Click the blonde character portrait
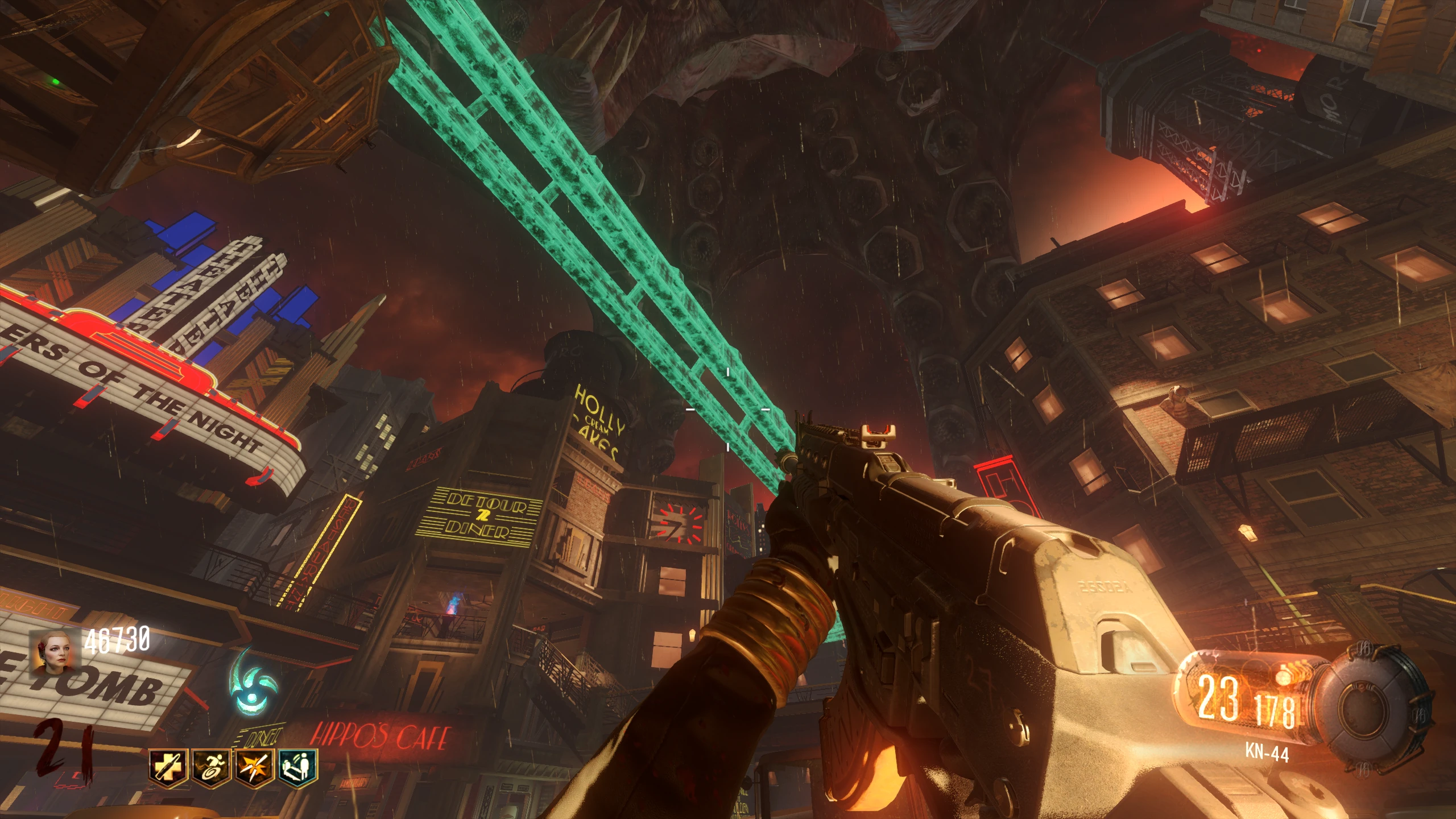 point(55,655)
